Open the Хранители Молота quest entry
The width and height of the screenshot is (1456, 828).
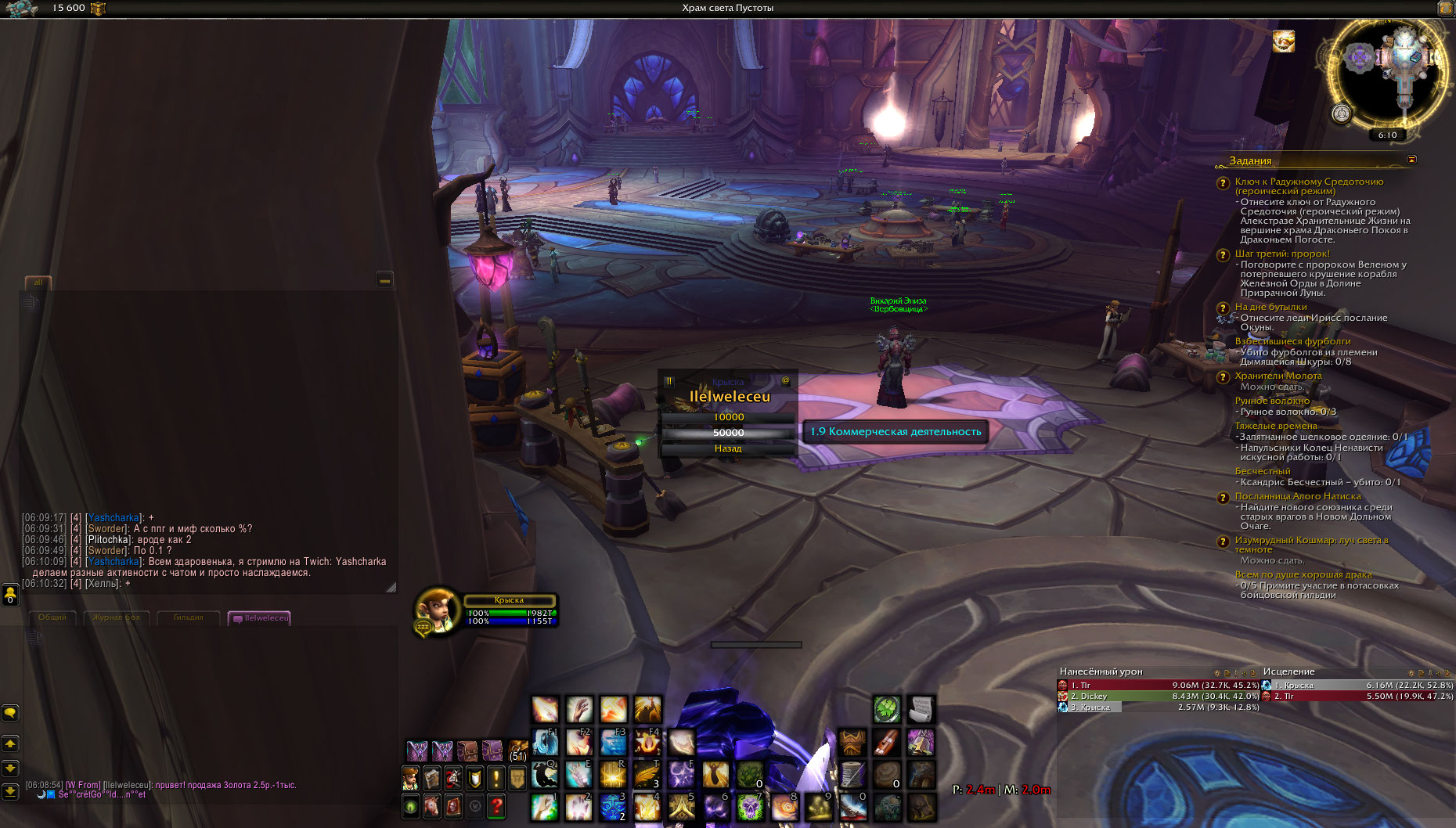(1278, 376)
